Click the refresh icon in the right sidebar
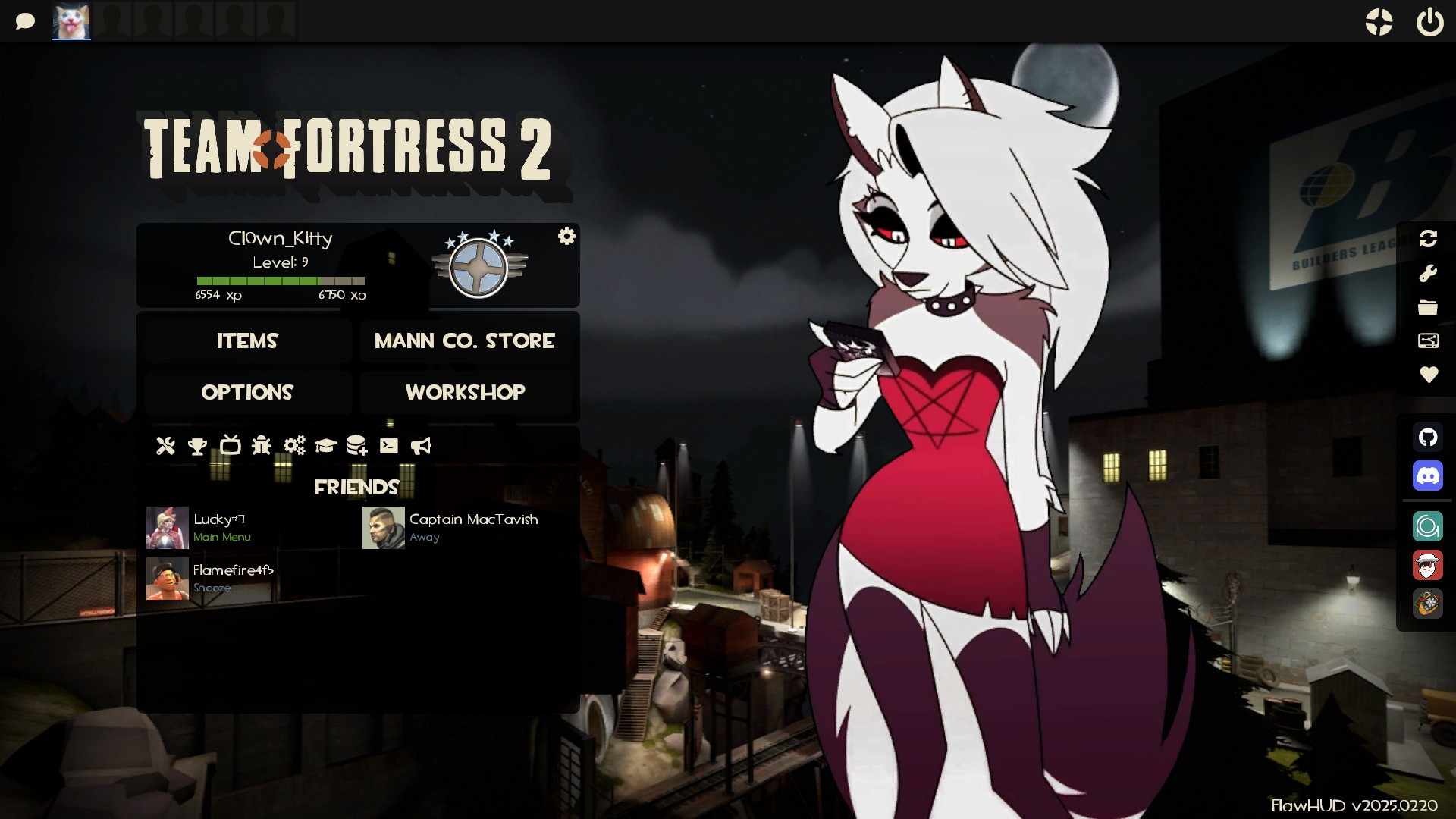Viewport: 1456px width, 819px height. coord(1428,239)
